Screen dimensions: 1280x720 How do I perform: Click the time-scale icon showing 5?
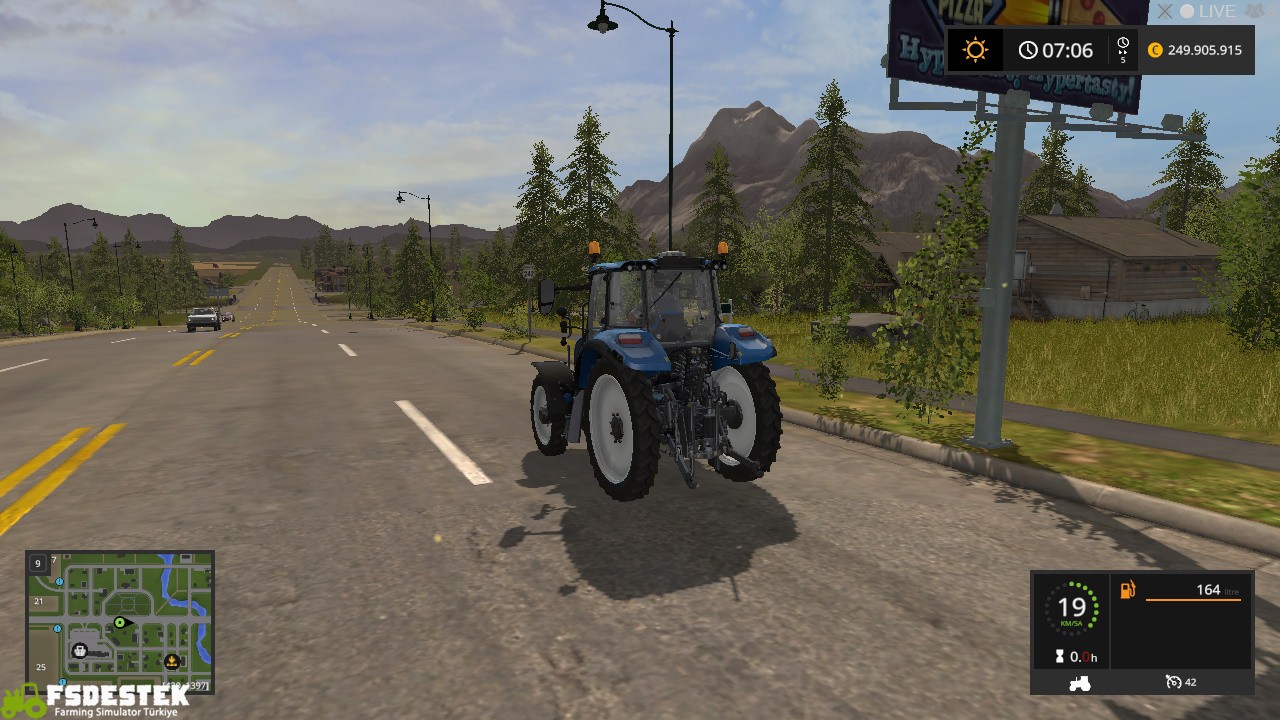click(x=1122, y=48)
